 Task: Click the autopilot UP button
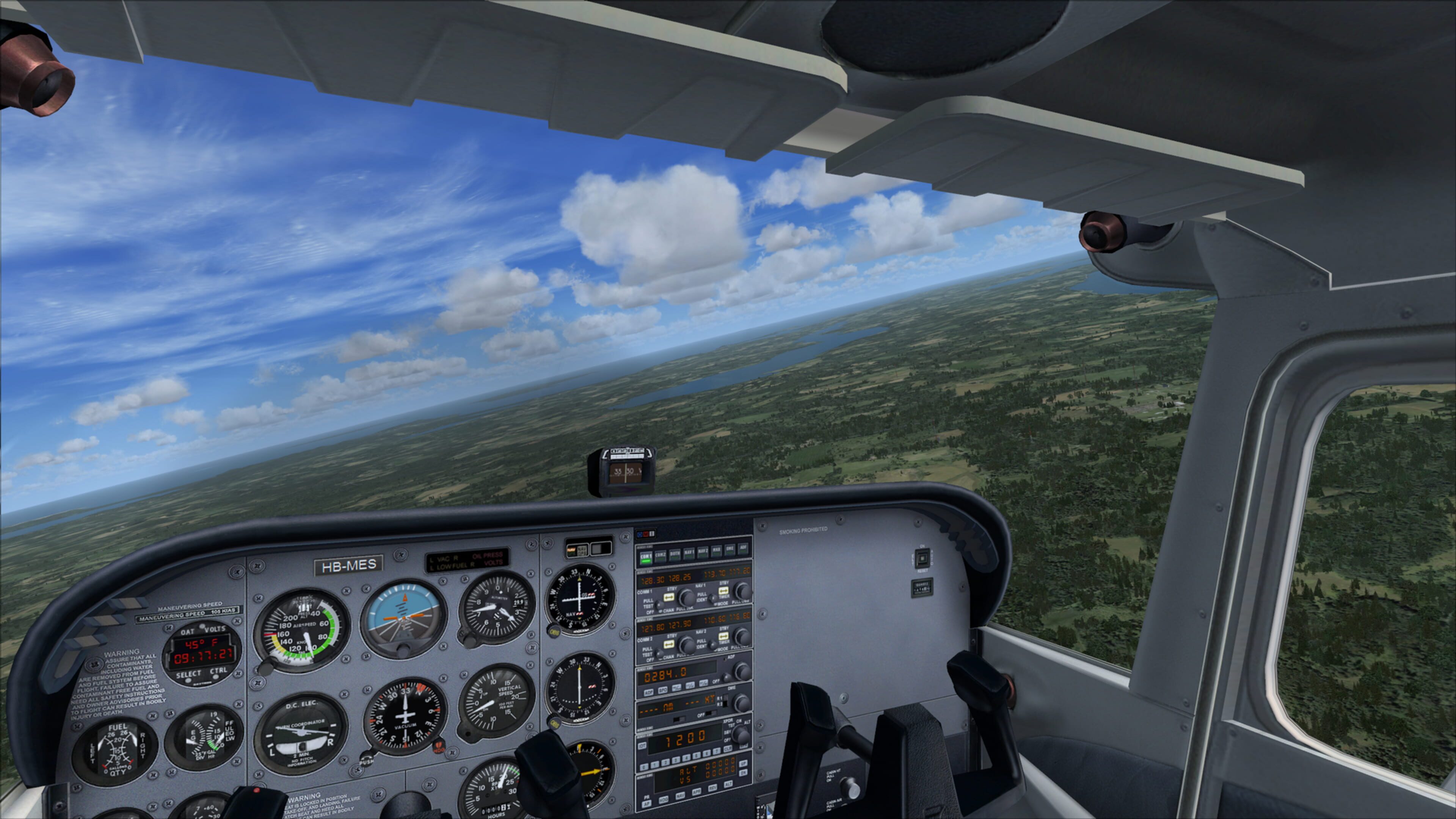(743, 764)
